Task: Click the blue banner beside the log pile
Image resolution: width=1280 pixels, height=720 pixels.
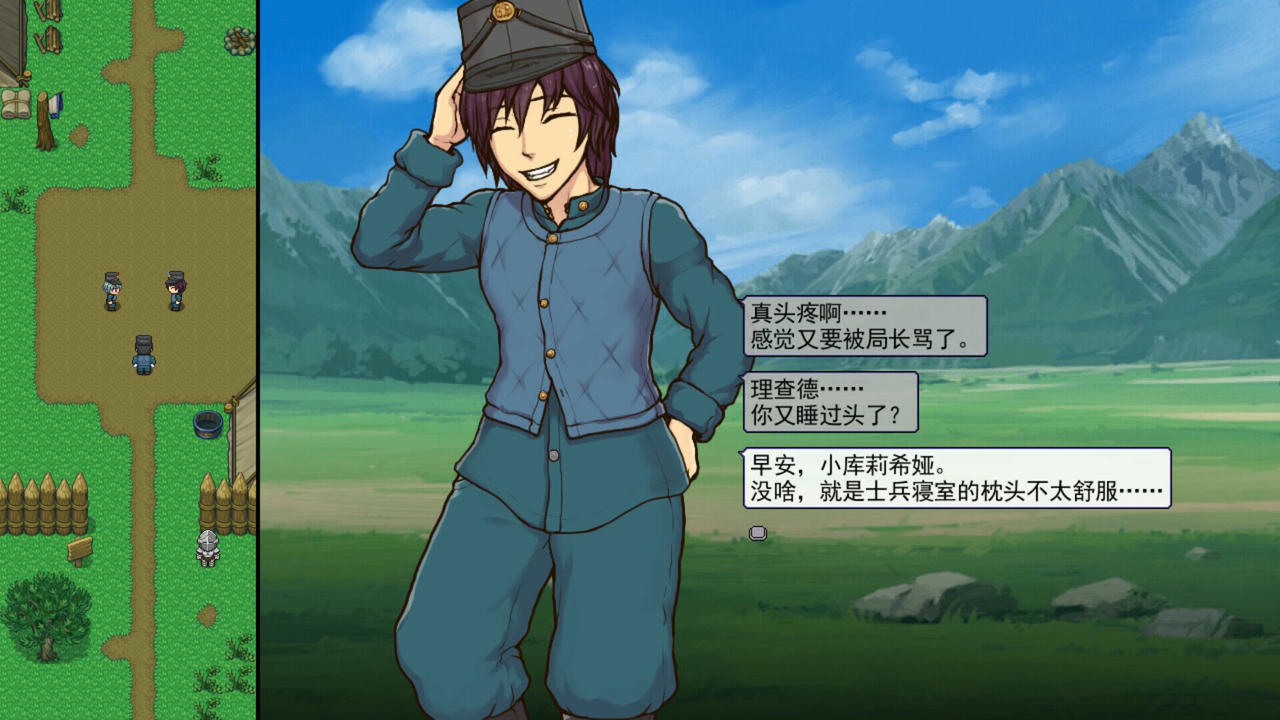Action: (x=57, y=104)
